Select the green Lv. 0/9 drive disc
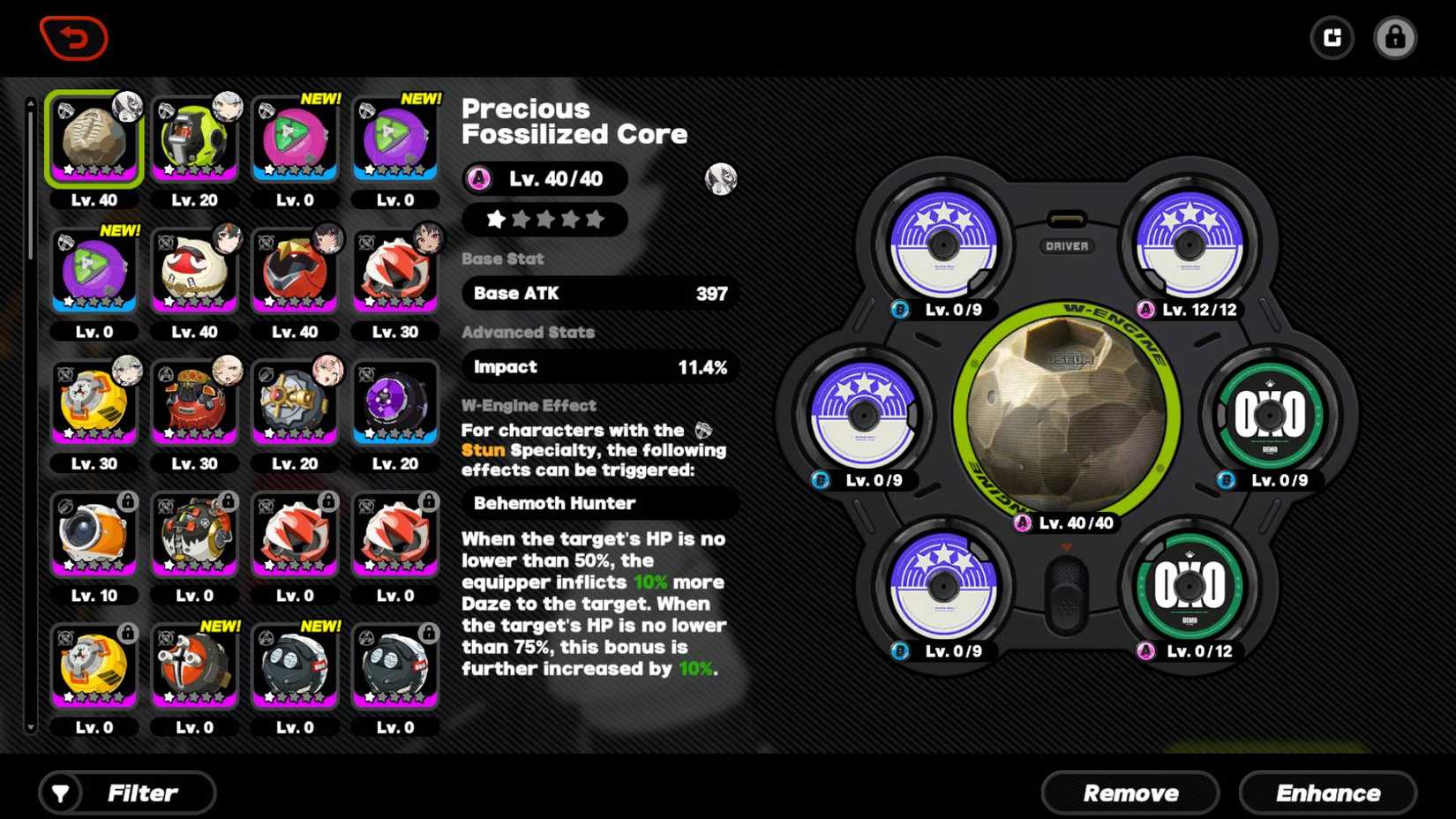 (1269, 415)
